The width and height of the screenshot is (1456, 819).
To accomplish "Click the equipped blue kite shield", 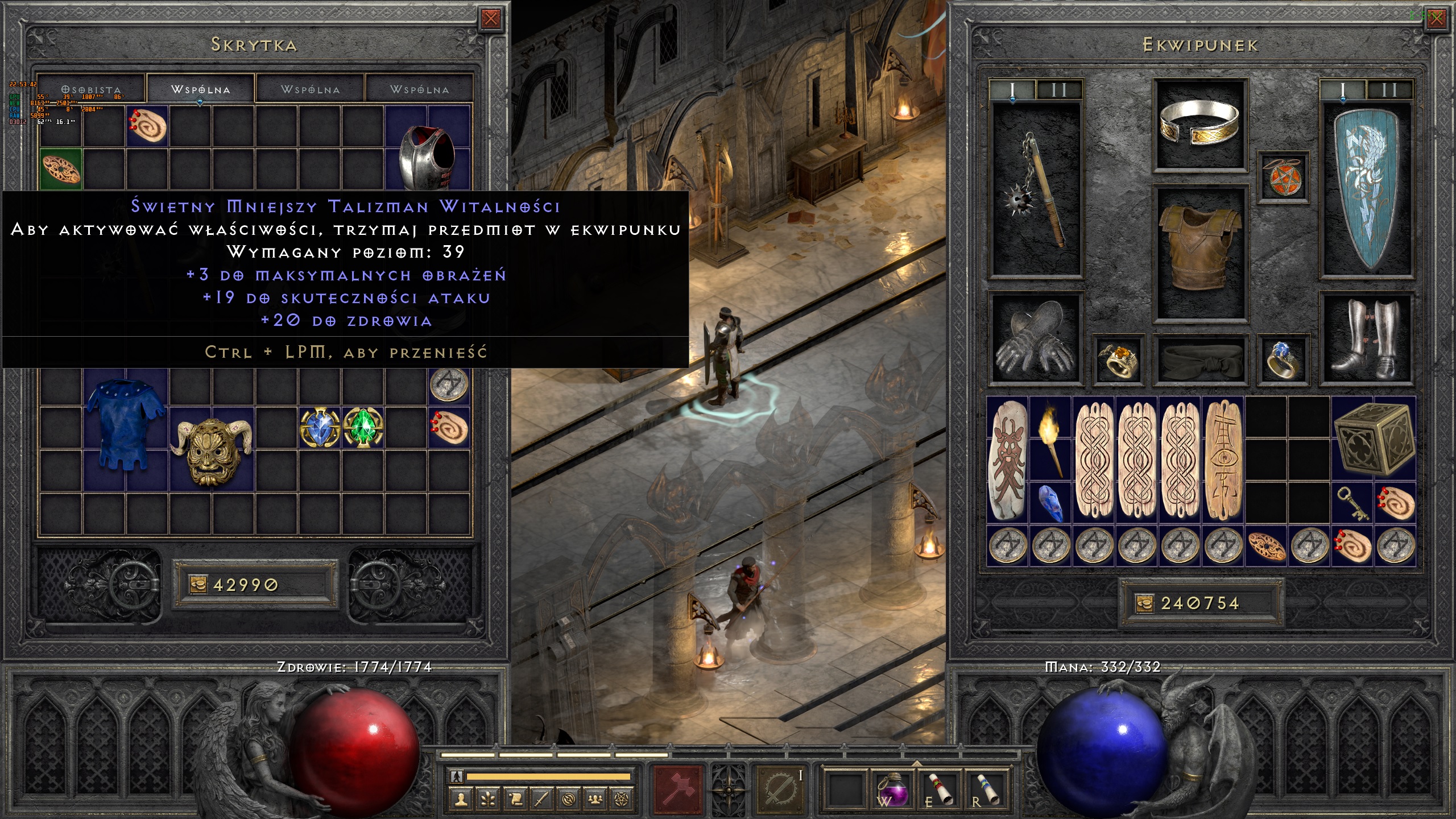I will (x=1366, y=191).
